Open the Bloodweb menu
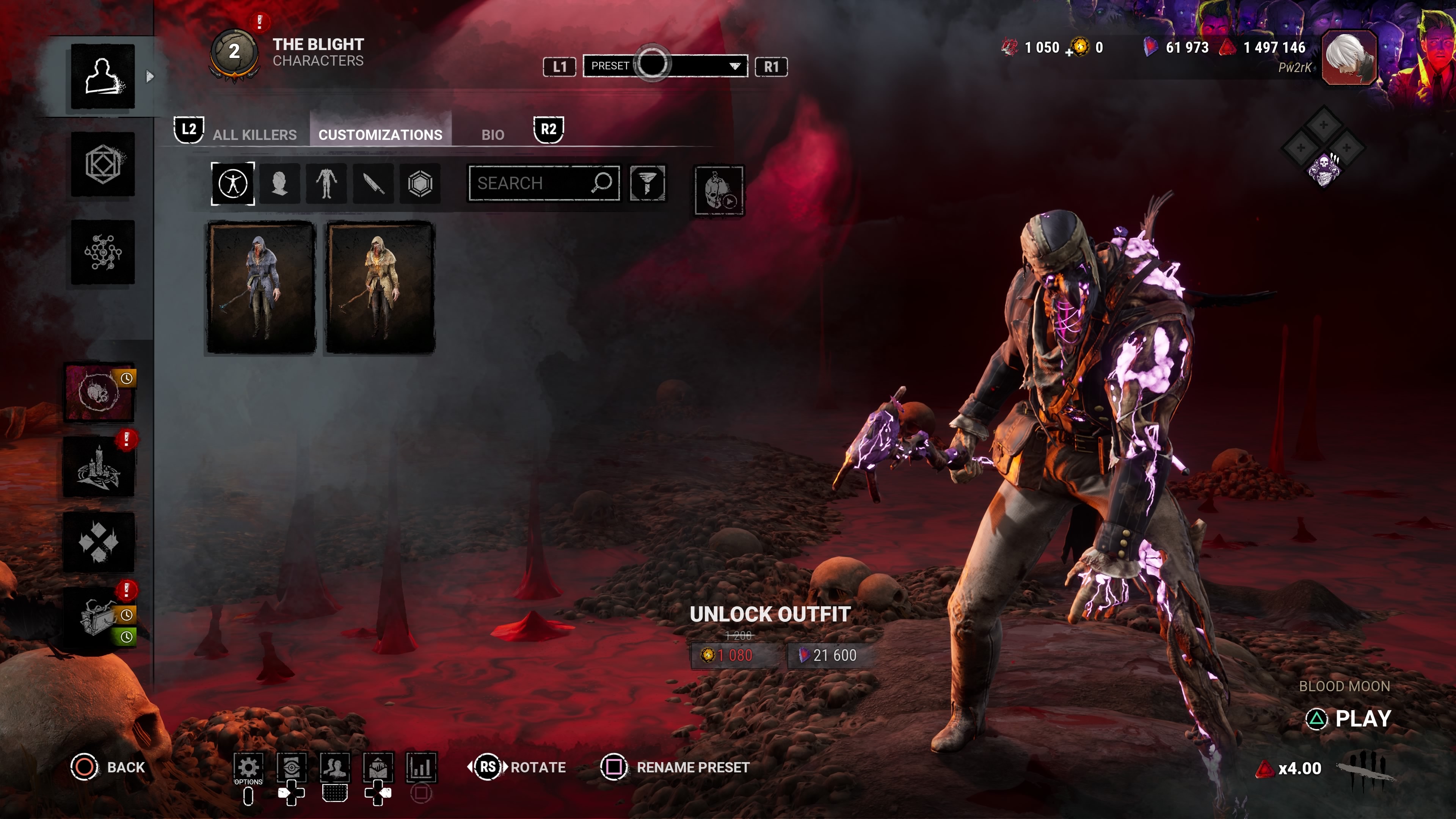 (103, 252)
